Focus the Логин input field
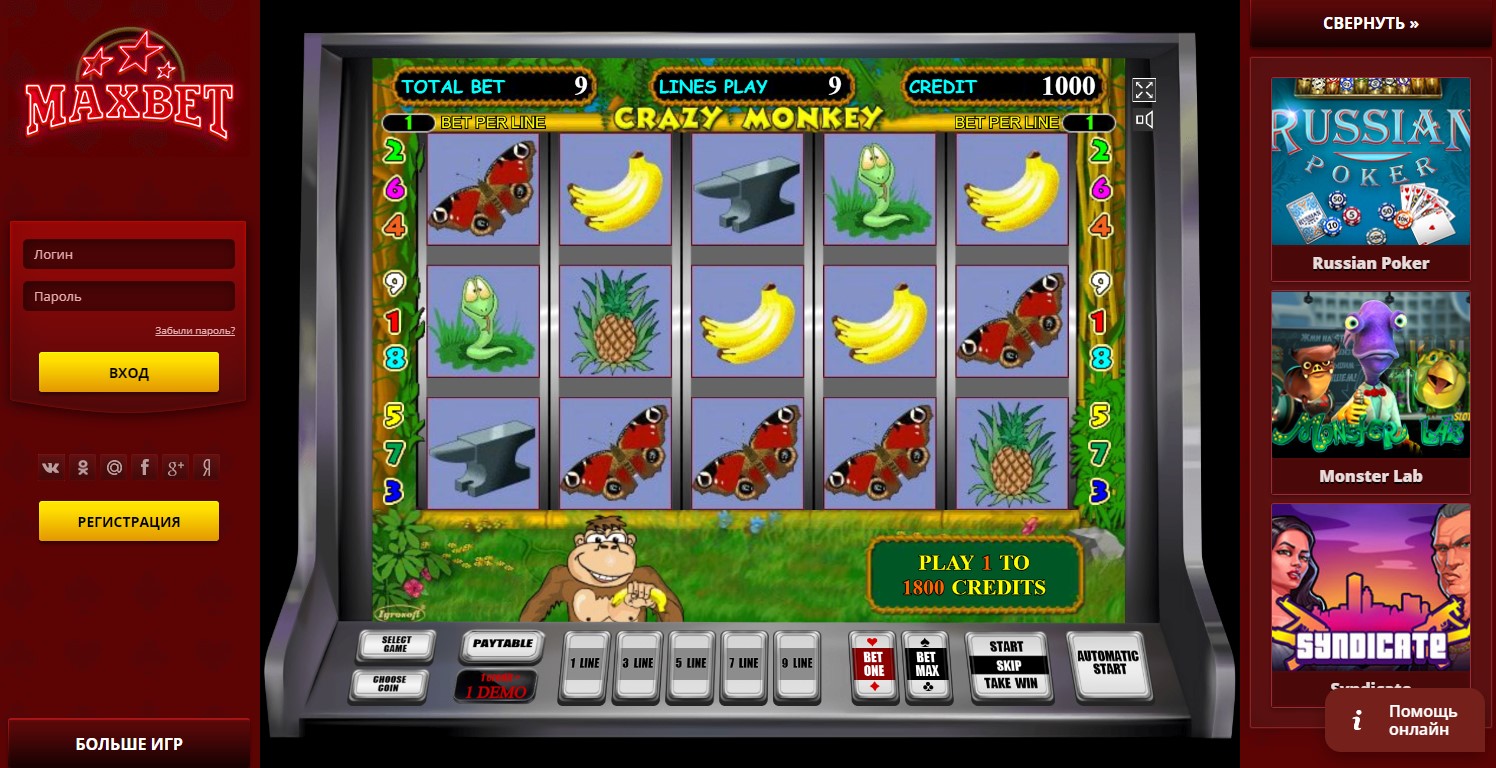Image resolution: width=1496 pixels, height=768 pixels. click(x=129, y=254)
